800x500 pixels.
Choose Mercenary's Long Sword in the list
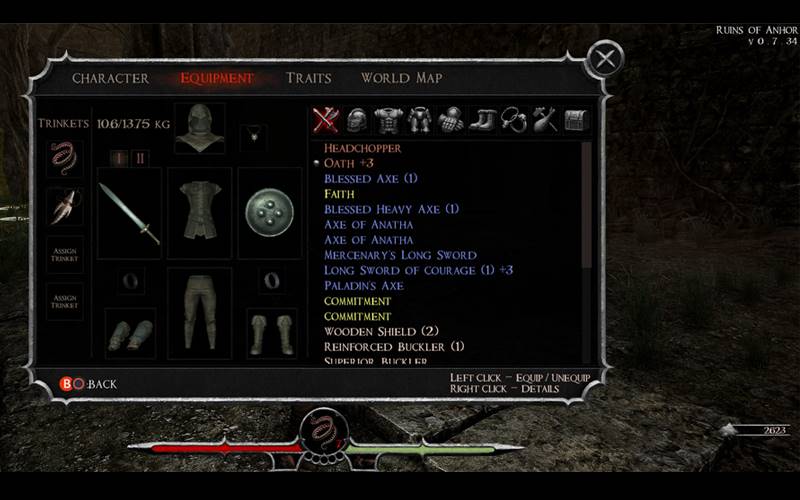400,255
